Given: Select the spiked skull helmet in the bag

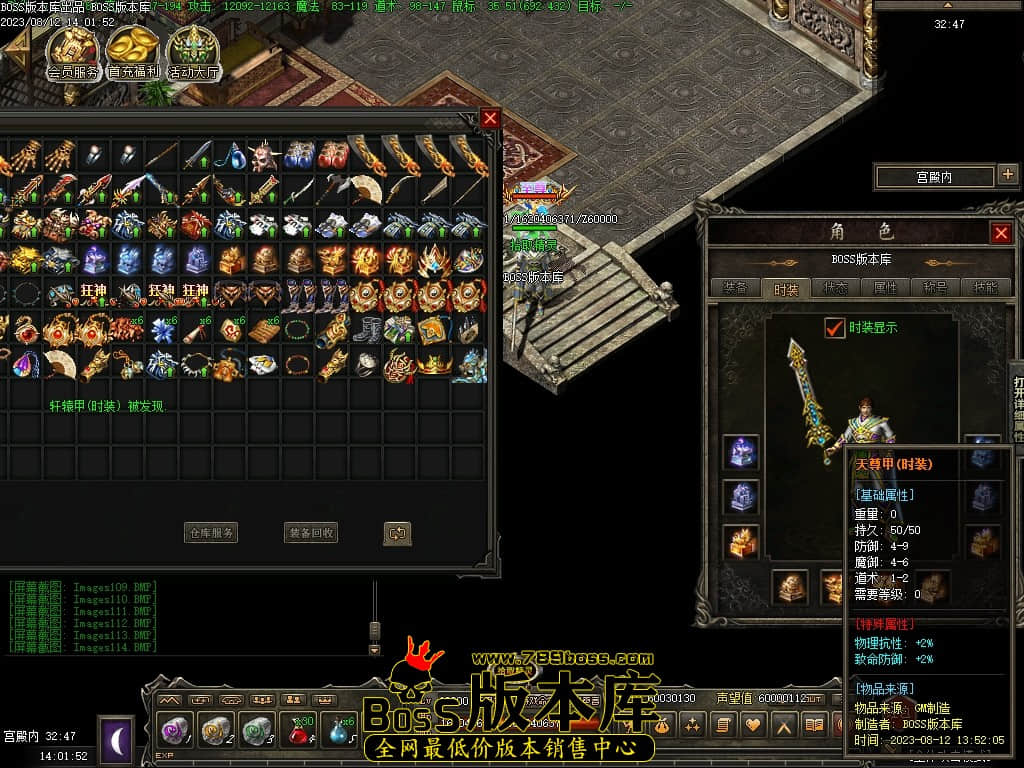Looking at the screenshot, I should 263,155.
